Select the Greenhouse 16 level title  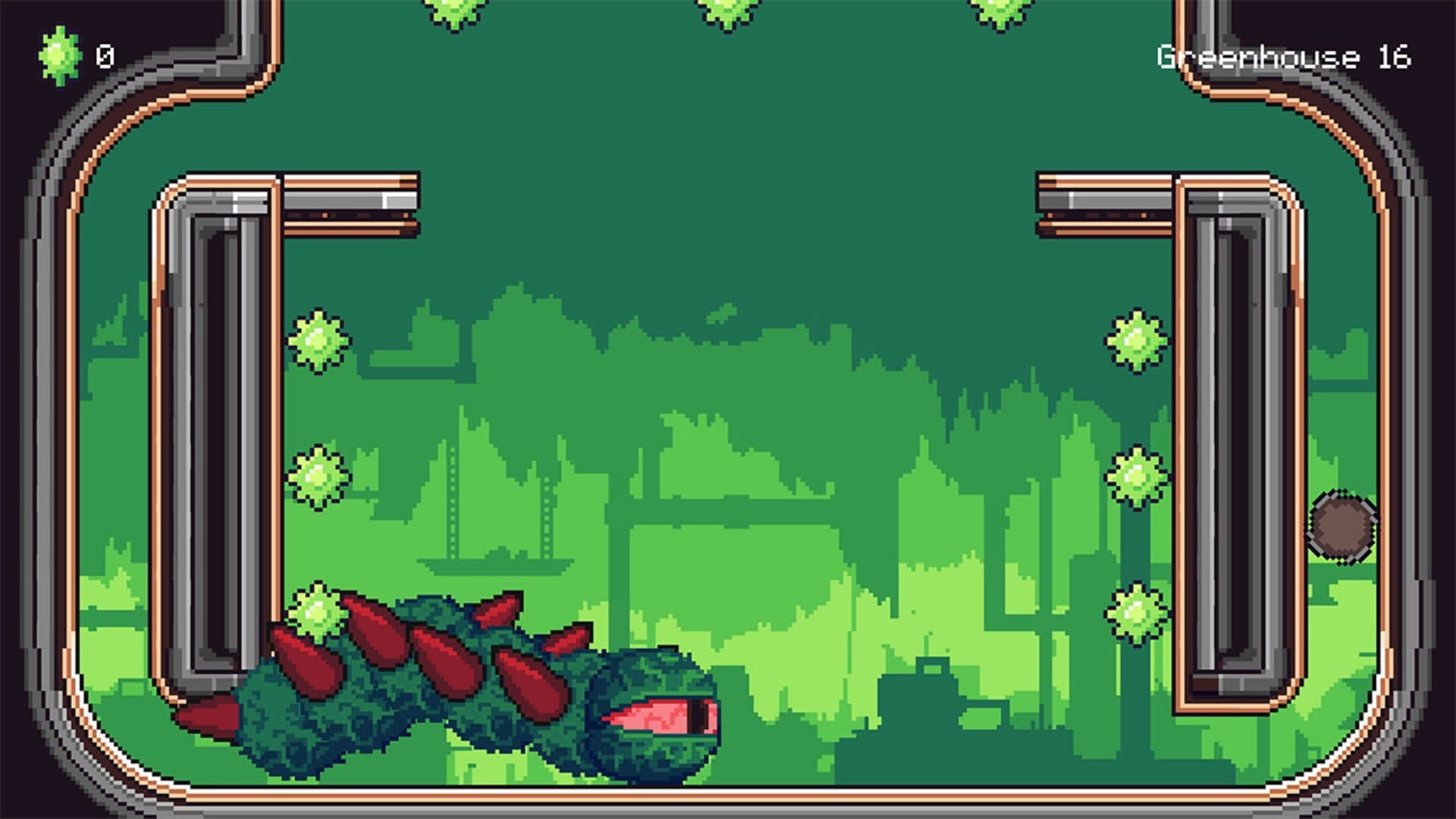[x=1285, y=55]
